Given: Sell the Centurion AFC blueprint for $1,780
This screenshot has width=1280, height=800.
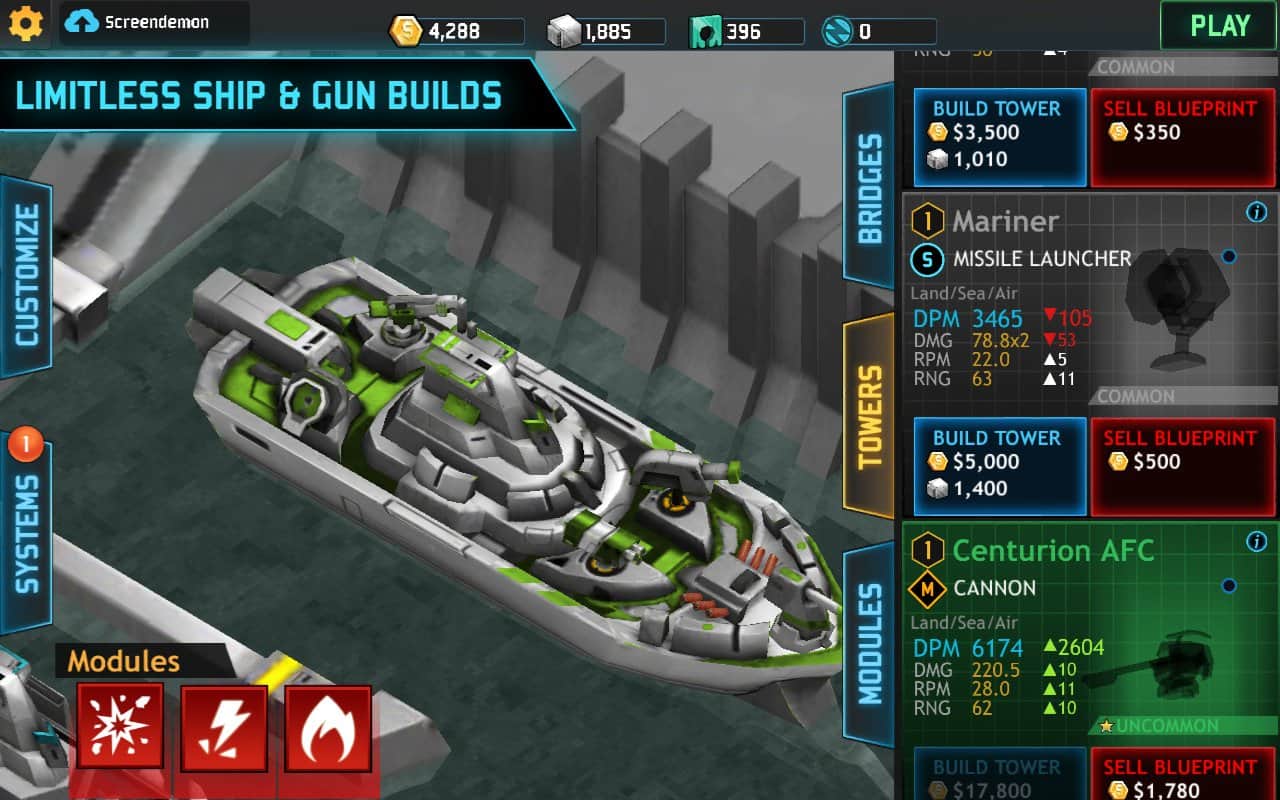Looking at the screenshot, I should (1181, 776).
